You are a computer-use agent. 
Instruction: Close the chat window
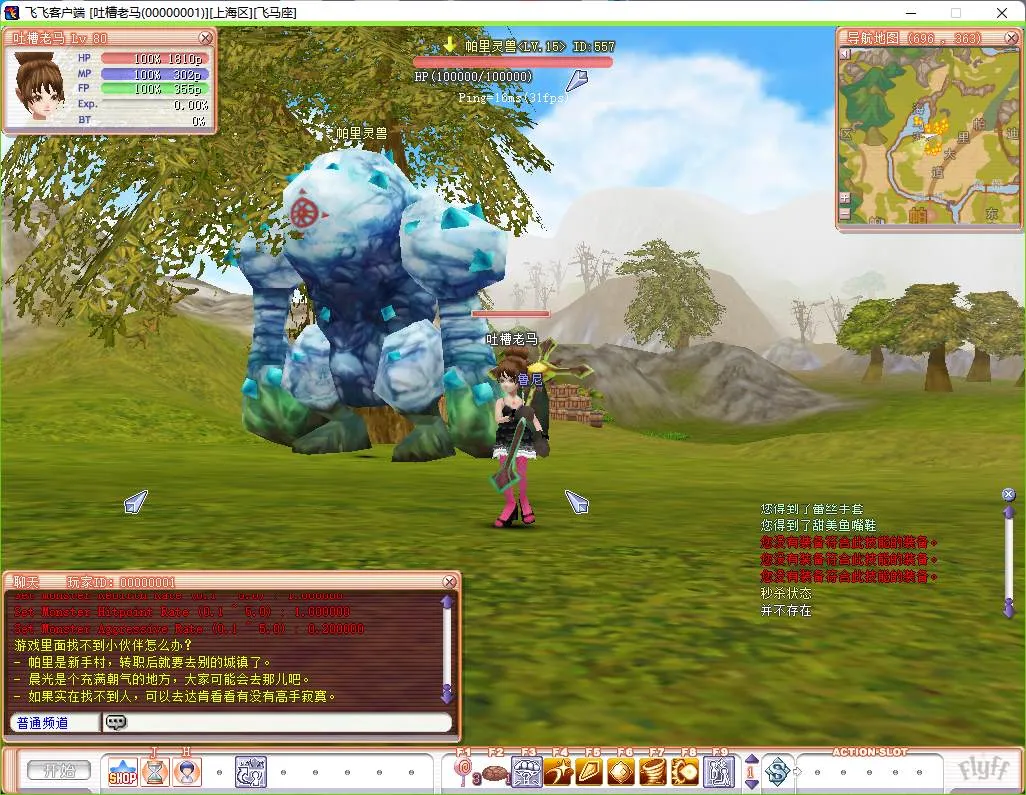pos(450,582)
